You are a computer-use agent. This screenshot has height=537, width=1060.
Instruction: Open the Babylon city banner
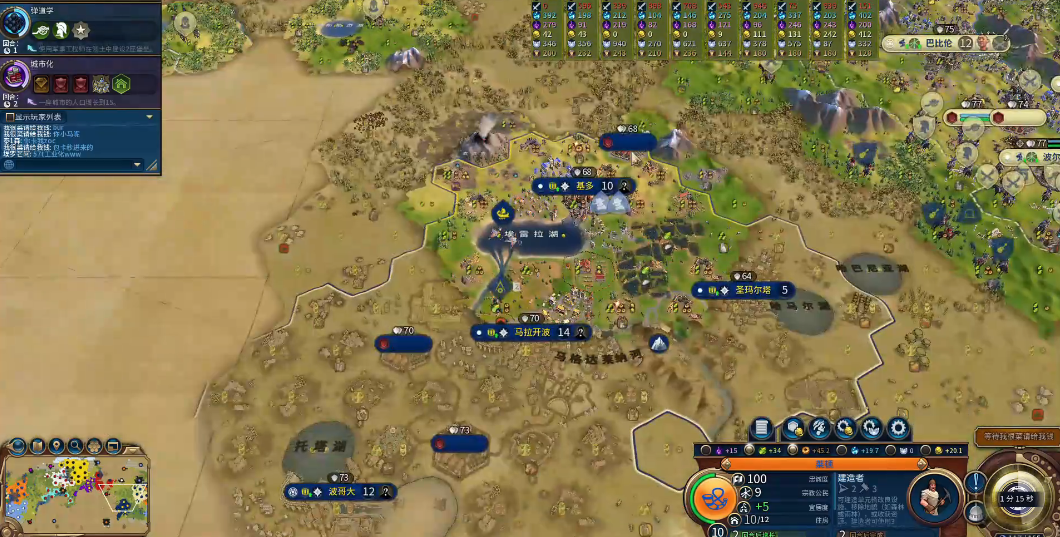(936, 43)
